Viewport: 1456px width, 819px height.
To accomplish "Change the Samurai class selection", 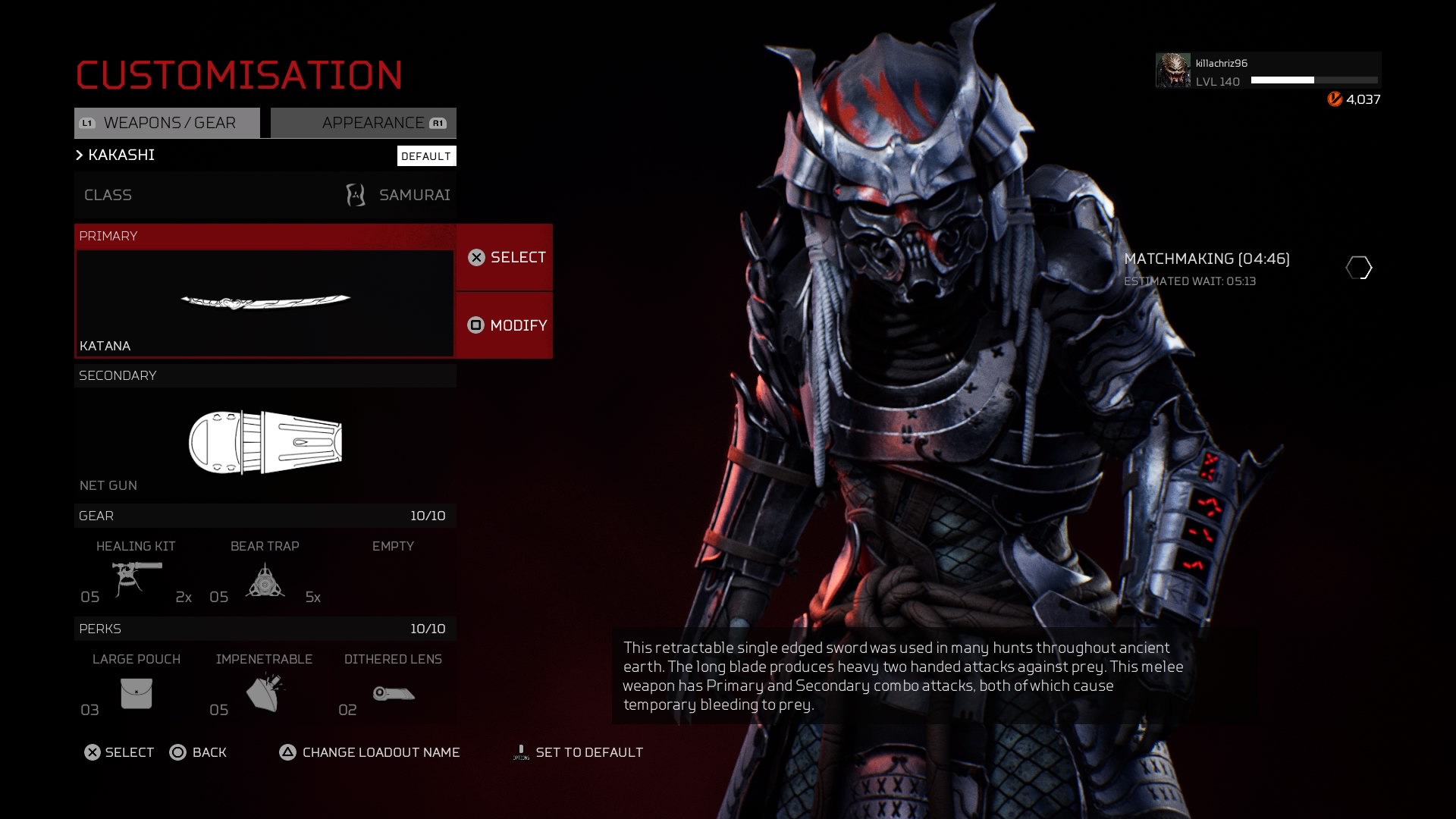I will click(265, 195).
